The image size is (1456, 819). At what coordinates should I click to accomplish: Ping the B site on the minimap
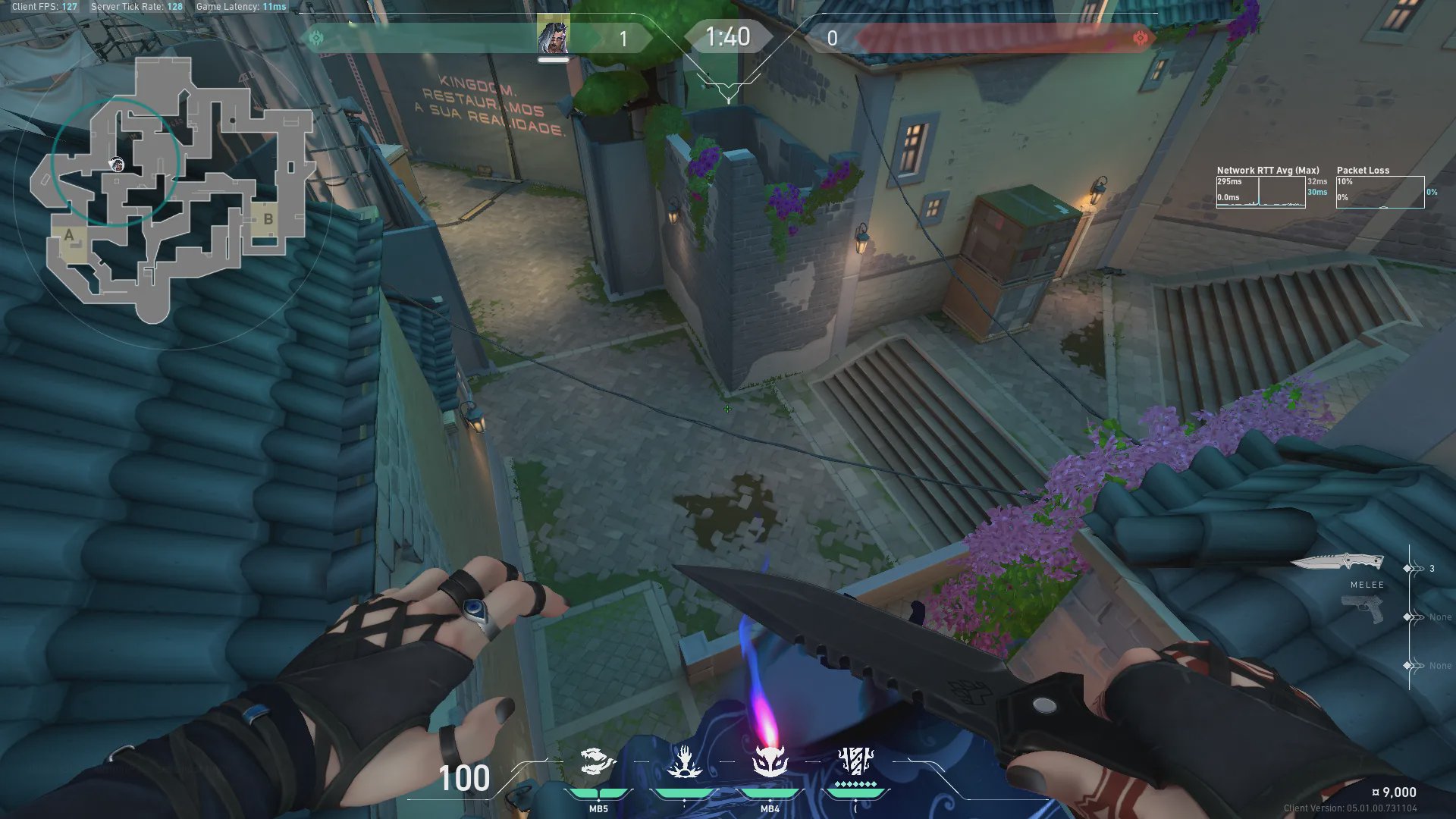point(268,219)
